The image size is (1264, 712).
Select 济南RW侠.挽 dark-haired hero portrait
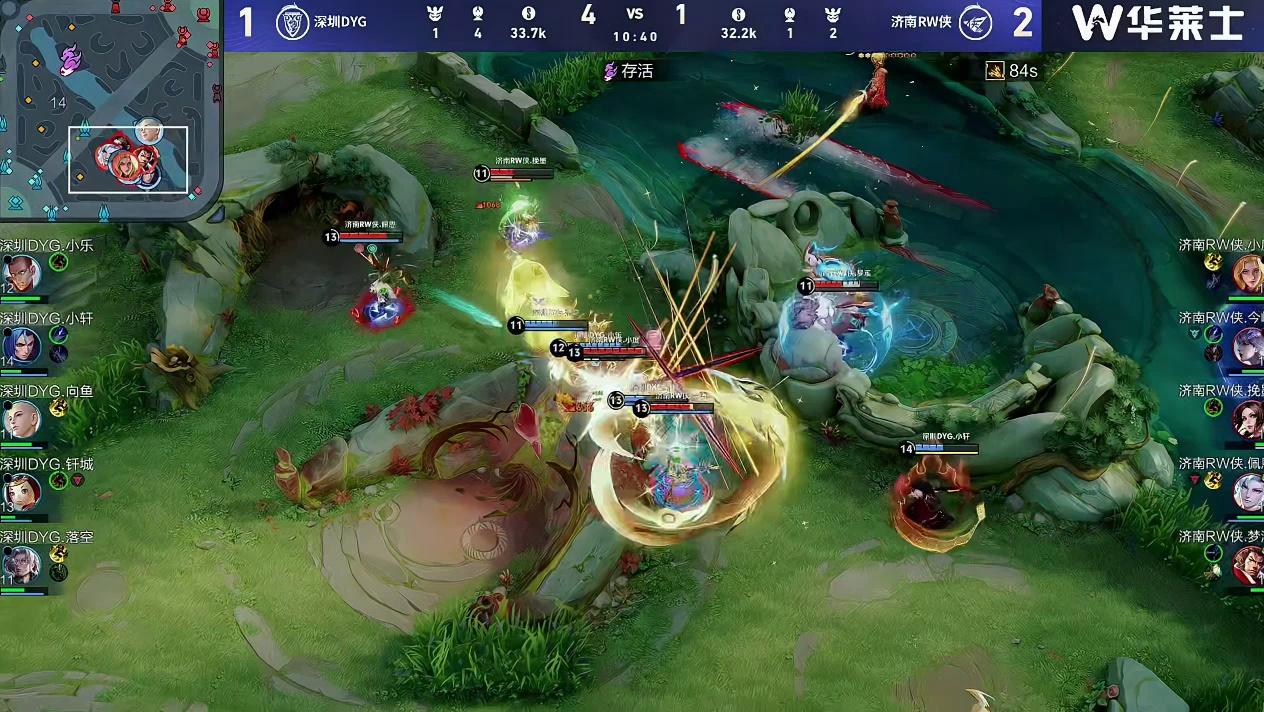pyautogui.click(x=1247, y=419)
